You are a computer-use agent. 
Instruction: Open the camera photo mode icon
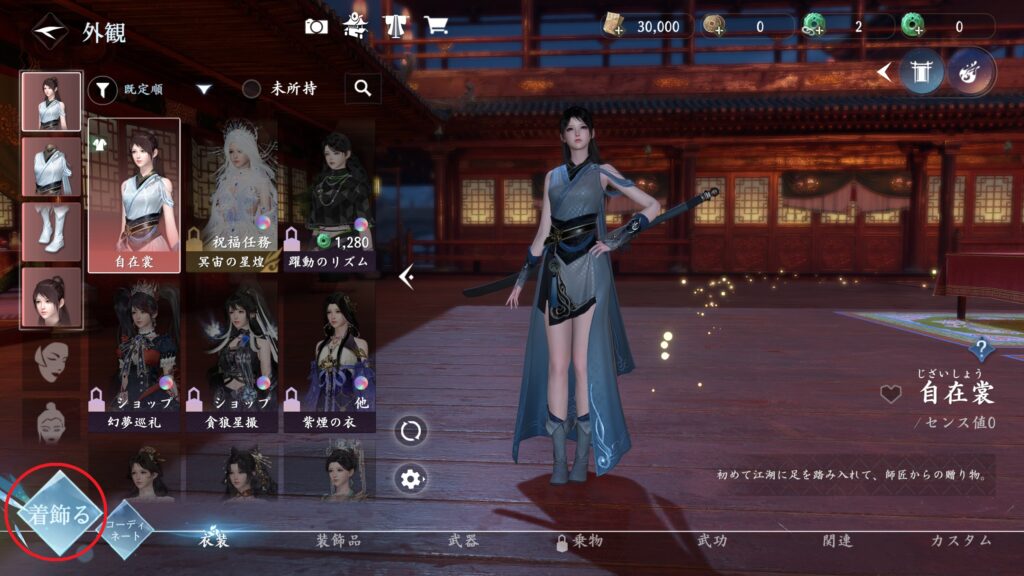(x=316, y=27)
